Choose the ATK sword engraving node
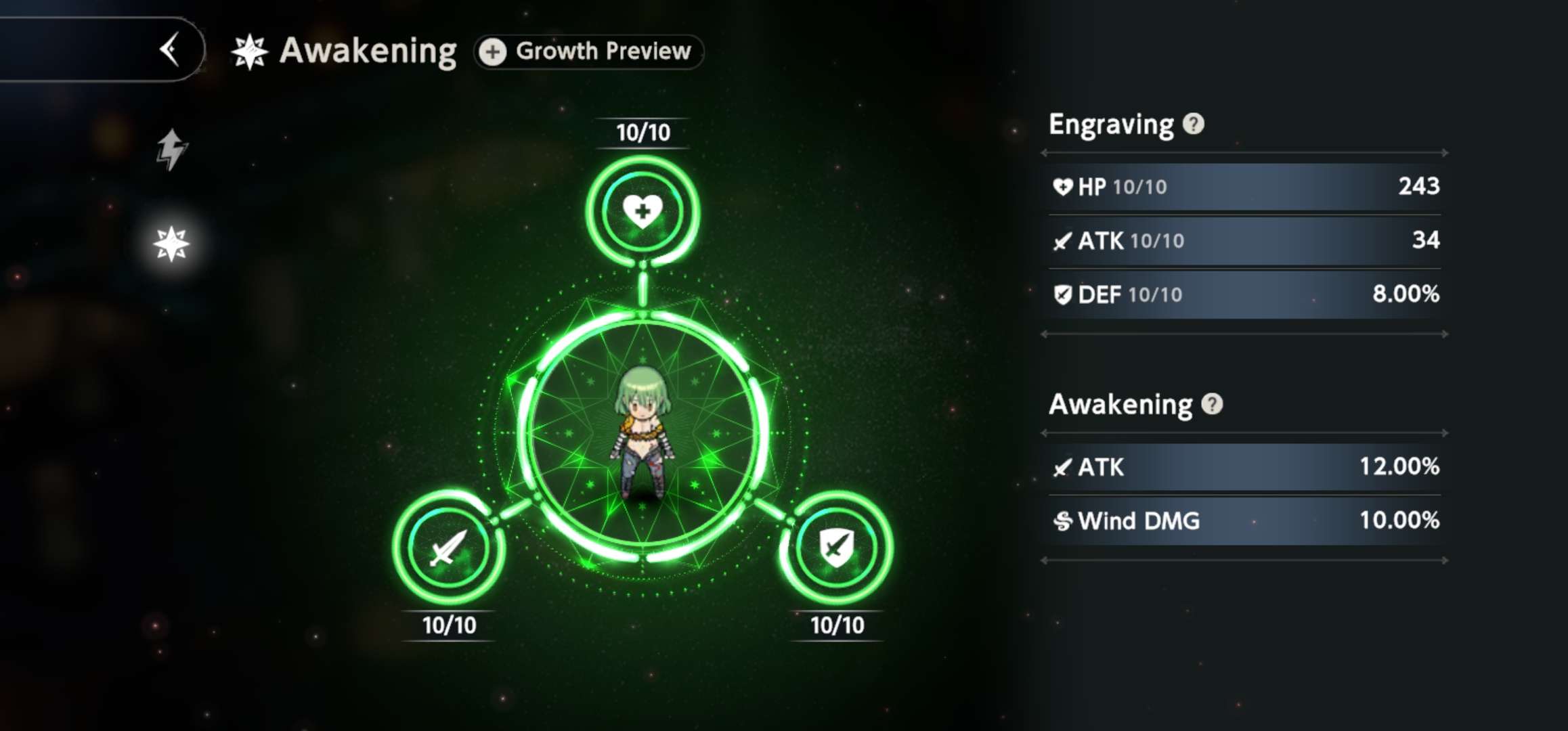 [x=448, y=547]
